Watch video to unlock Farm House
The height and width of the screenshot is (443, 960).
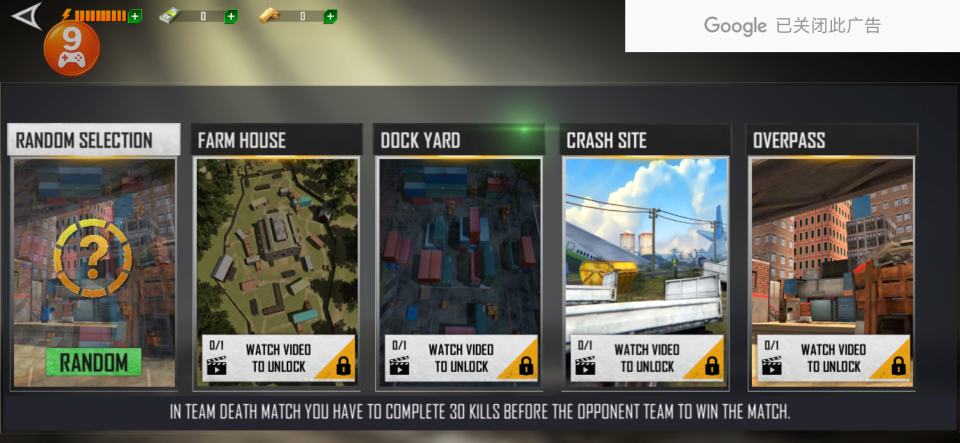pos(275,358)
